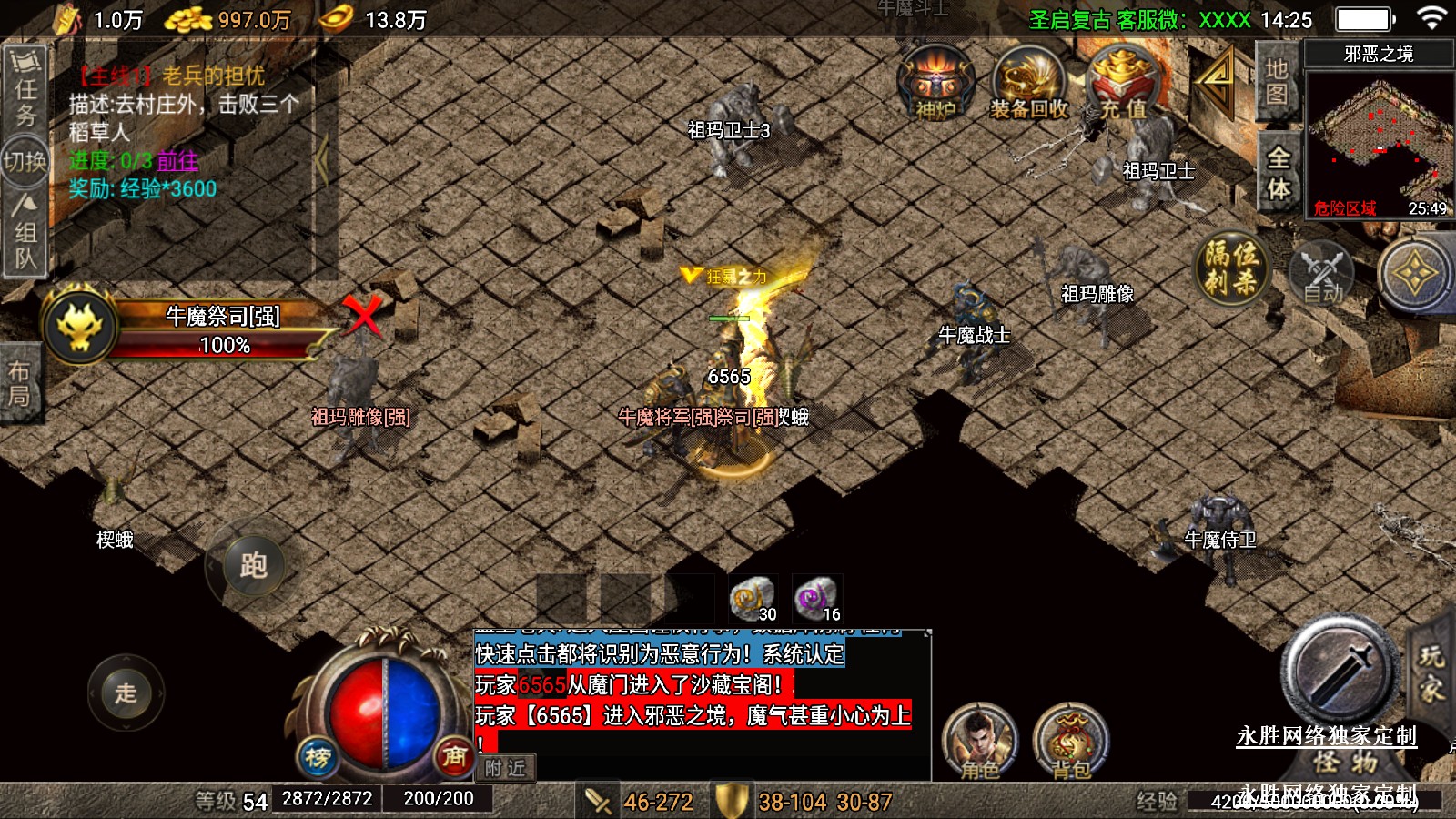This screenshot has height=819, width=1456.
Task: Open the 榜 ranking button
Action: pyautogui.click(x=318, y=756)
